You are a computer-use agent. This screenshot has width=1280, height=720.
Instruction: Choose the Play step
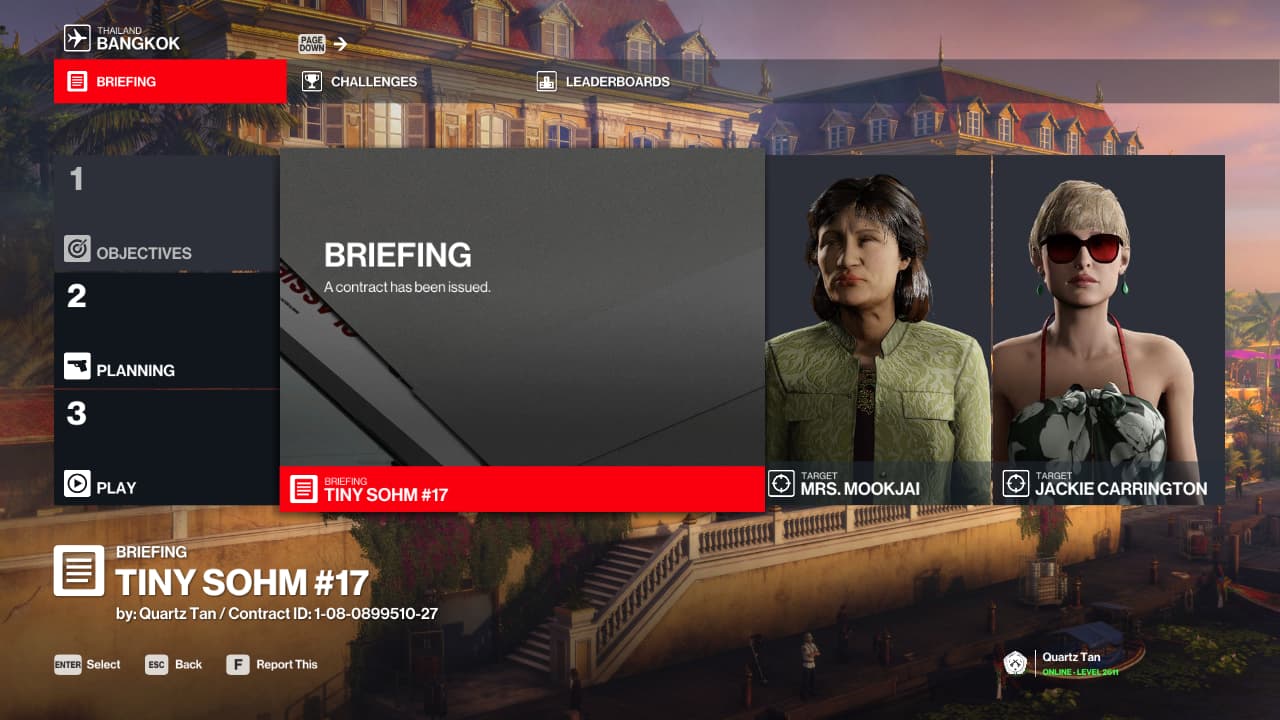166,448
